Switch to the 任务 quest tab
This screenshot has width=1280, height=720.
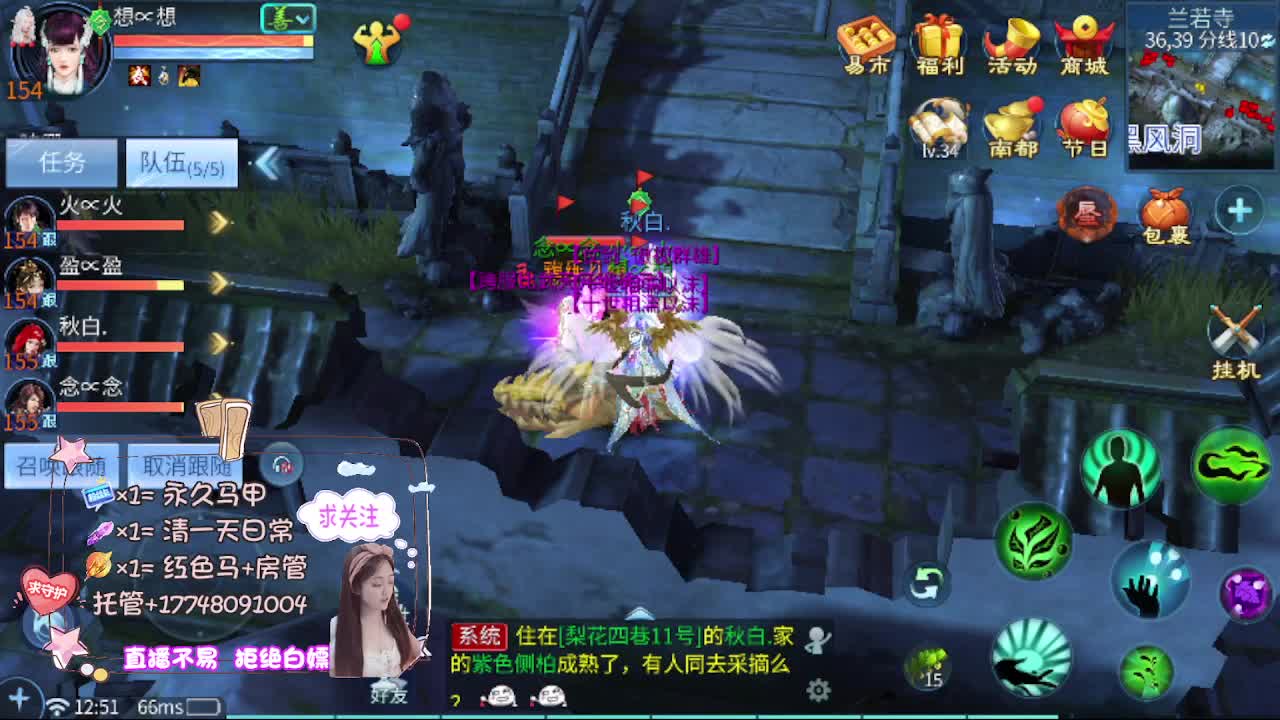tap(62, 160)
